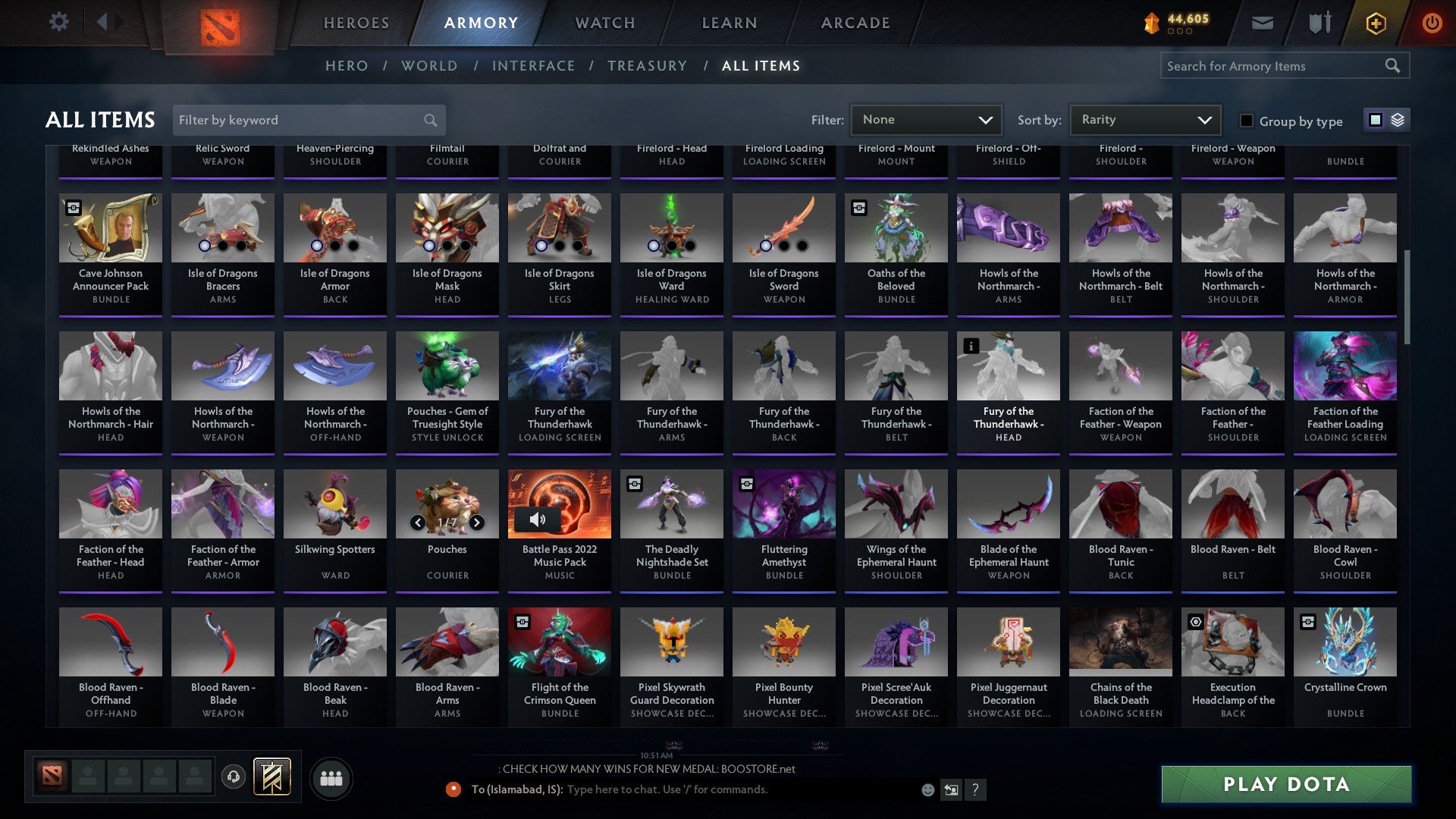This screenshot has width=1456, height=819.
Task: Open the mail notifications envelope
Action: pos(1263,22)
